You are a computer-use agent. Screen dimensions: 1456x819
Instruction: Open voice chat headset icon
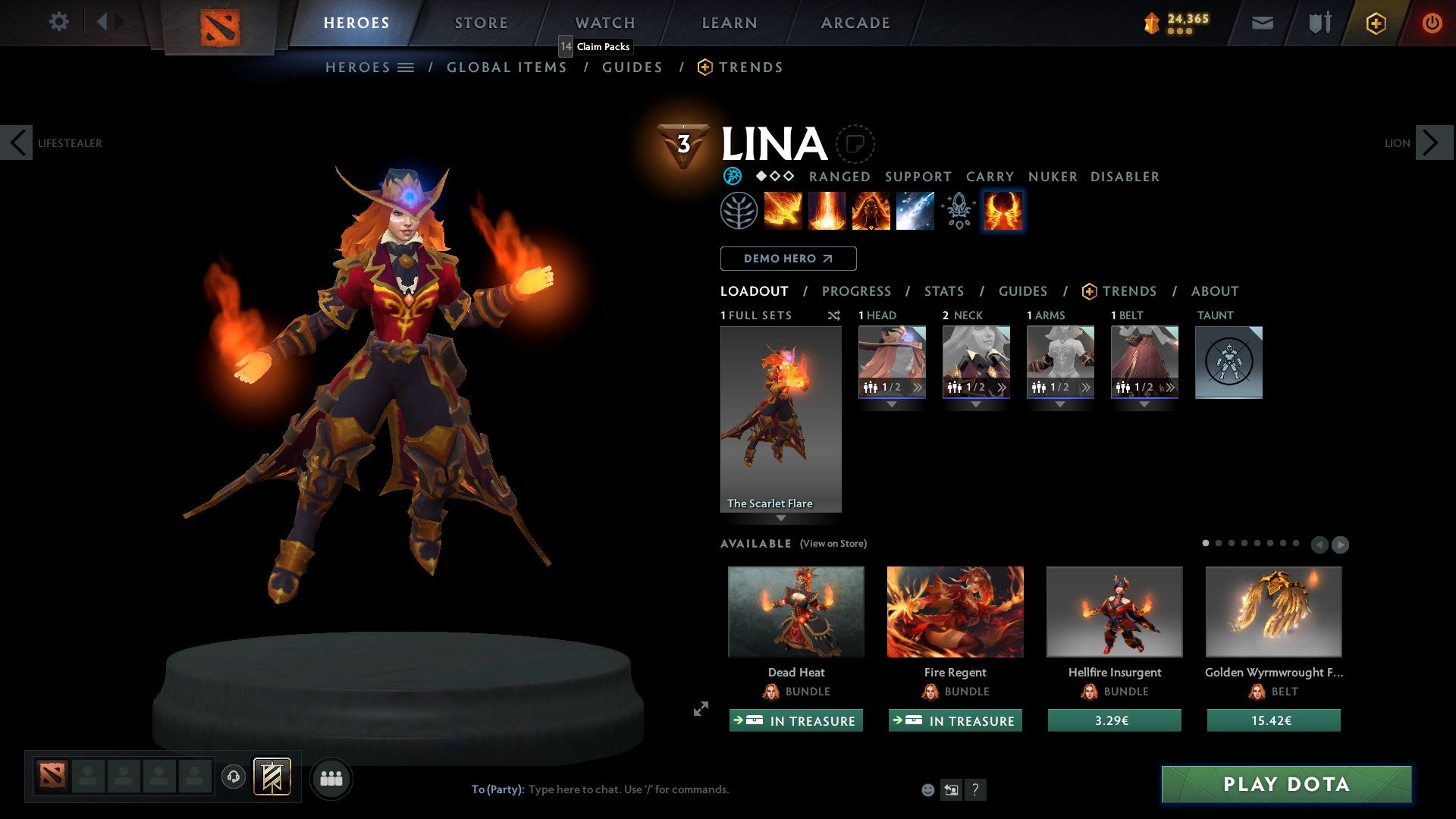[x=234, y=777]
